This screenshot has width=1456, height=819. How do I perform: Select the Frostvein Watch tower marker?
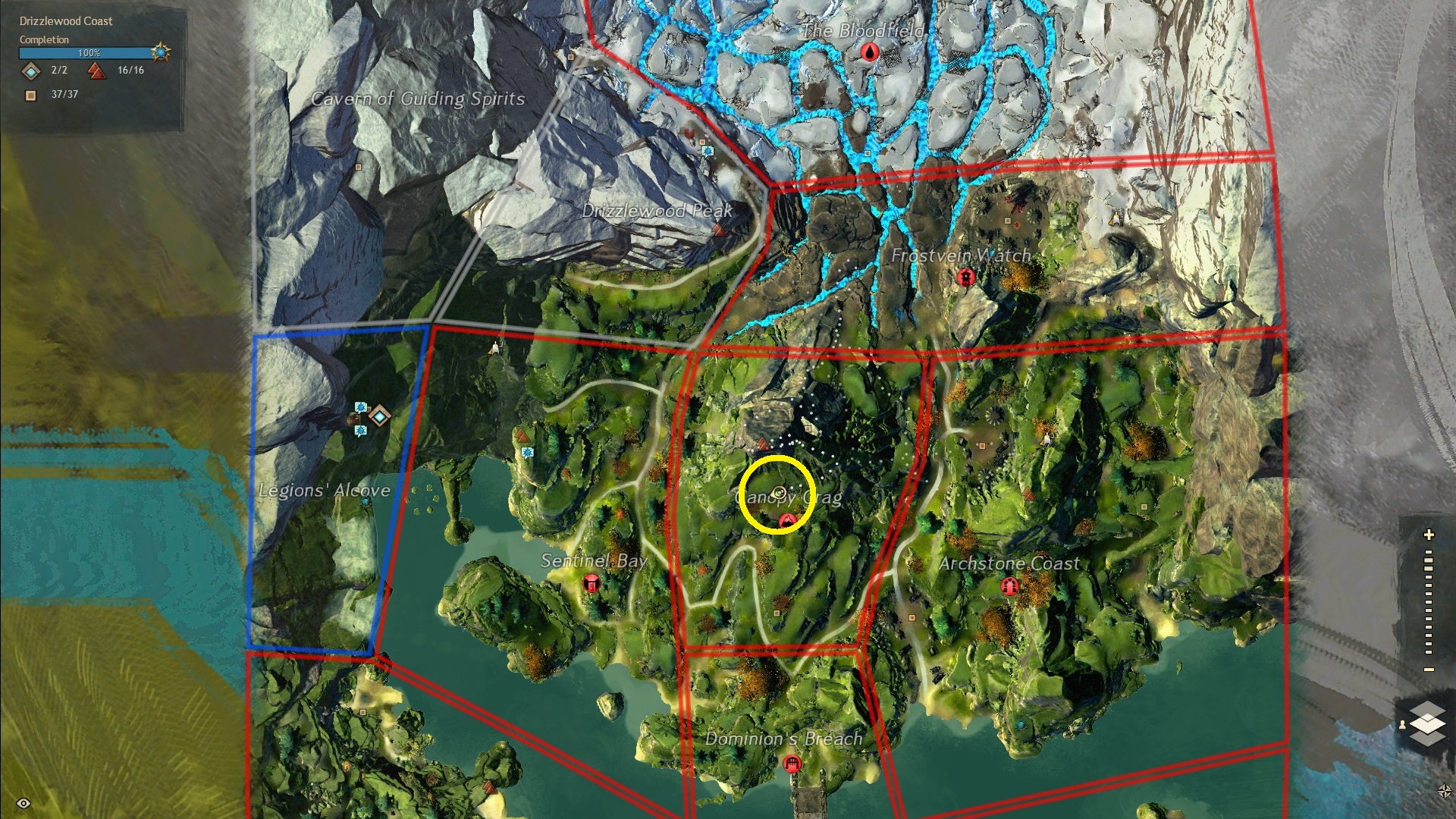point(965,277)
